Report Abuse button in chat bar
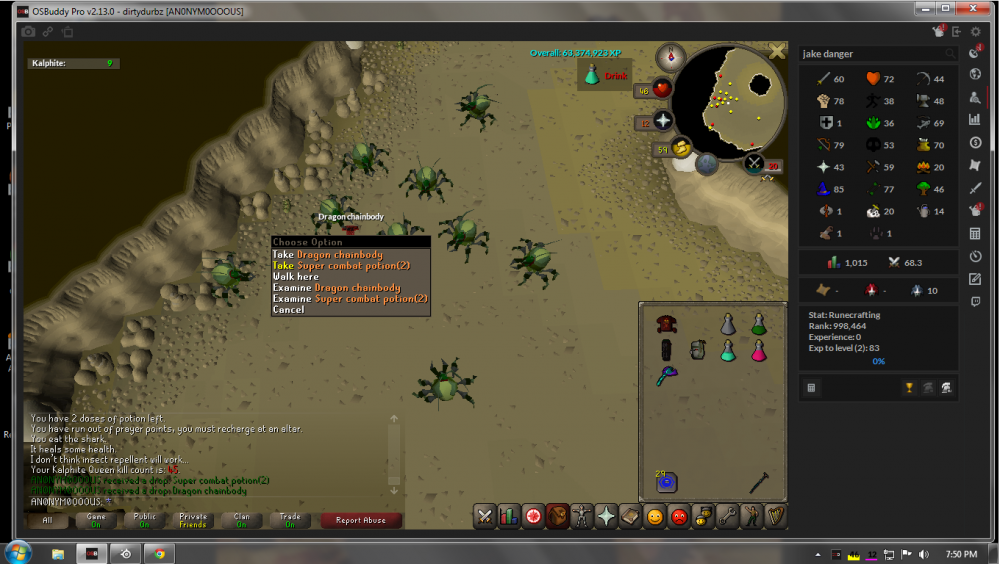The width and height of the screenshot is (1000, 564). [361, 520]
